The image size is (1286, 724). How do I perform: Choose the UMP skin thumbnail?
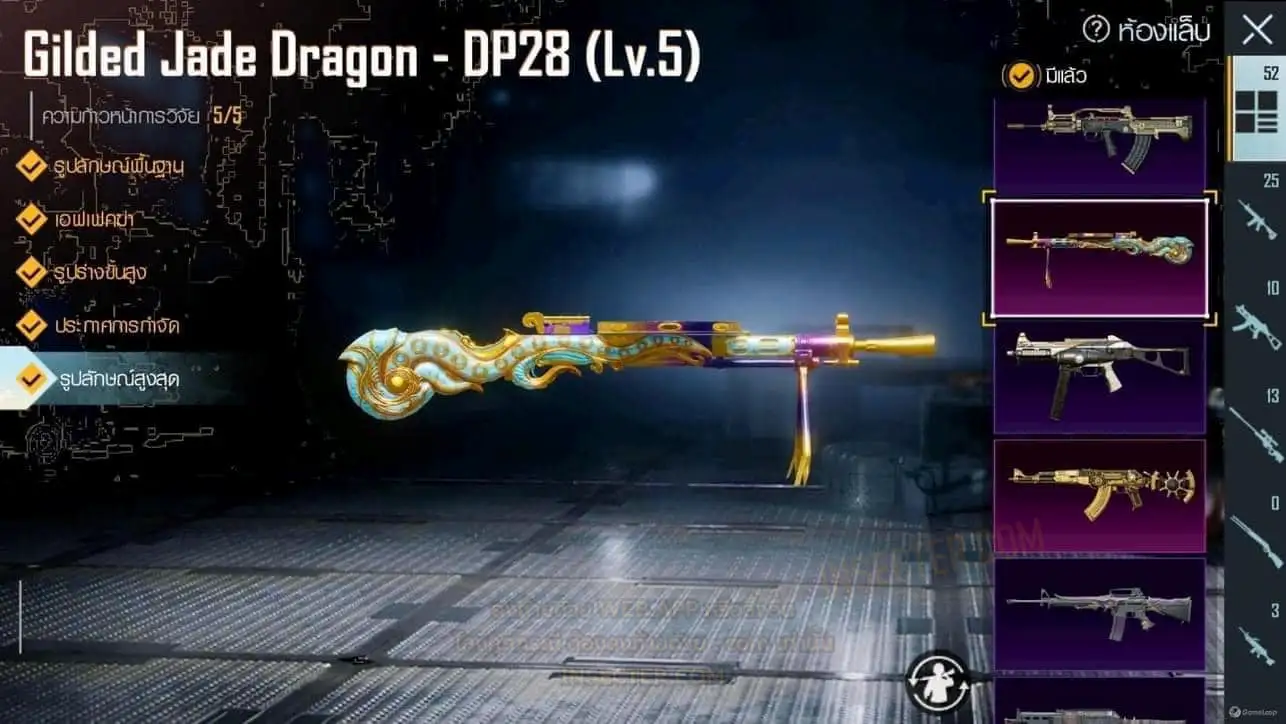[1099, 375]
